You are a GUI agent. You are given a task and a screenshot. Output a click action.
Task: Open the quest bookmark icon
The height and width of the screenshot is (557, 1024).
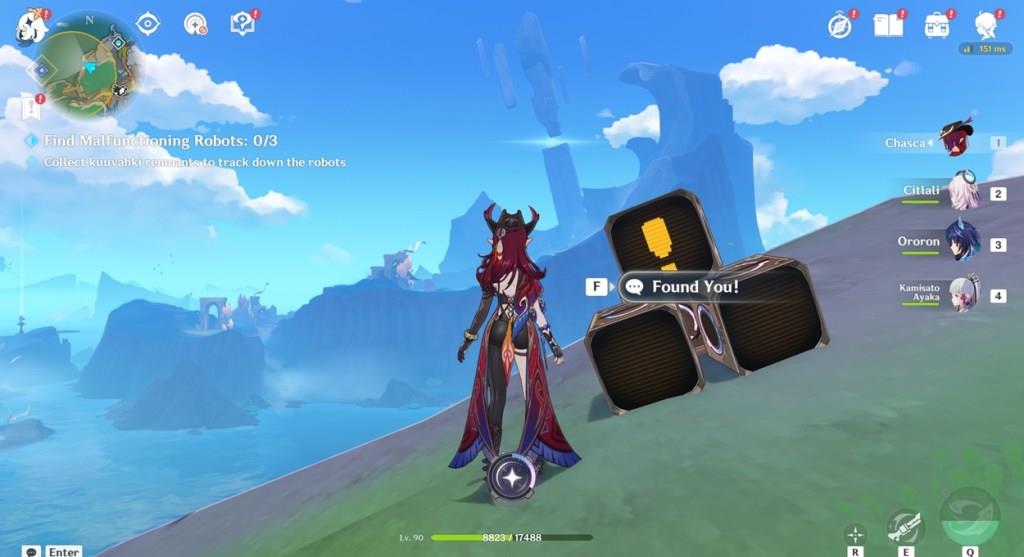tap(28, 105)
